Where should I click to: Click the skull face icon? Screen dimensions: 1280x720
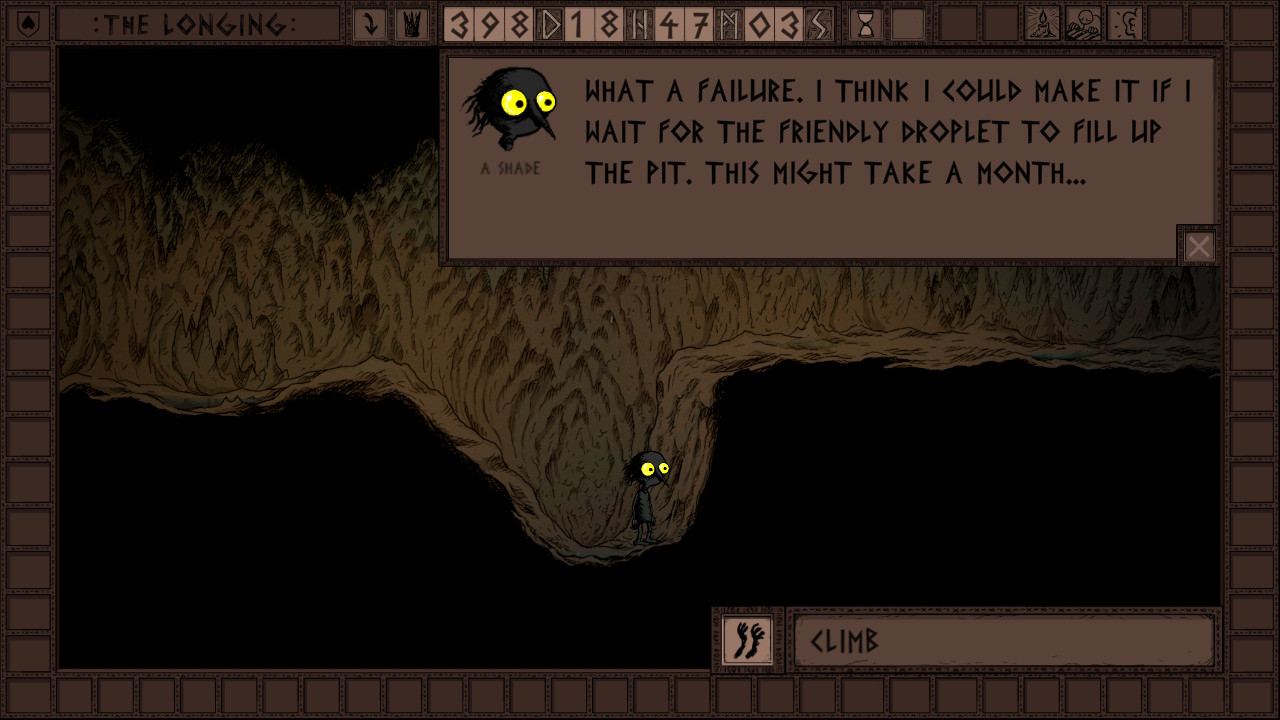[1084, 24]
